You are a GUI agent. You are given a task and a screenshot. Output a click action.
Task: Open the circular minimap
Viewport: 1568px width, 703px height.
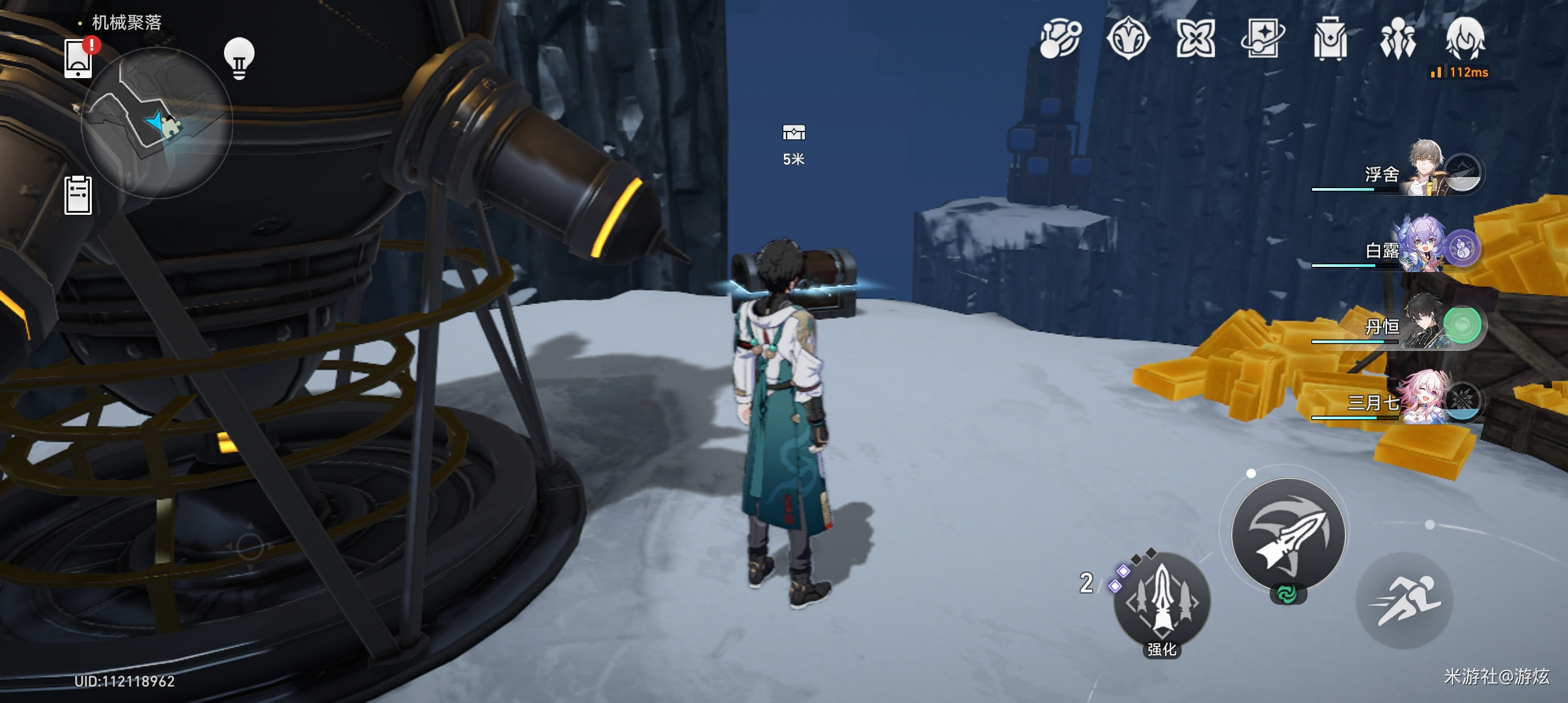157,122
